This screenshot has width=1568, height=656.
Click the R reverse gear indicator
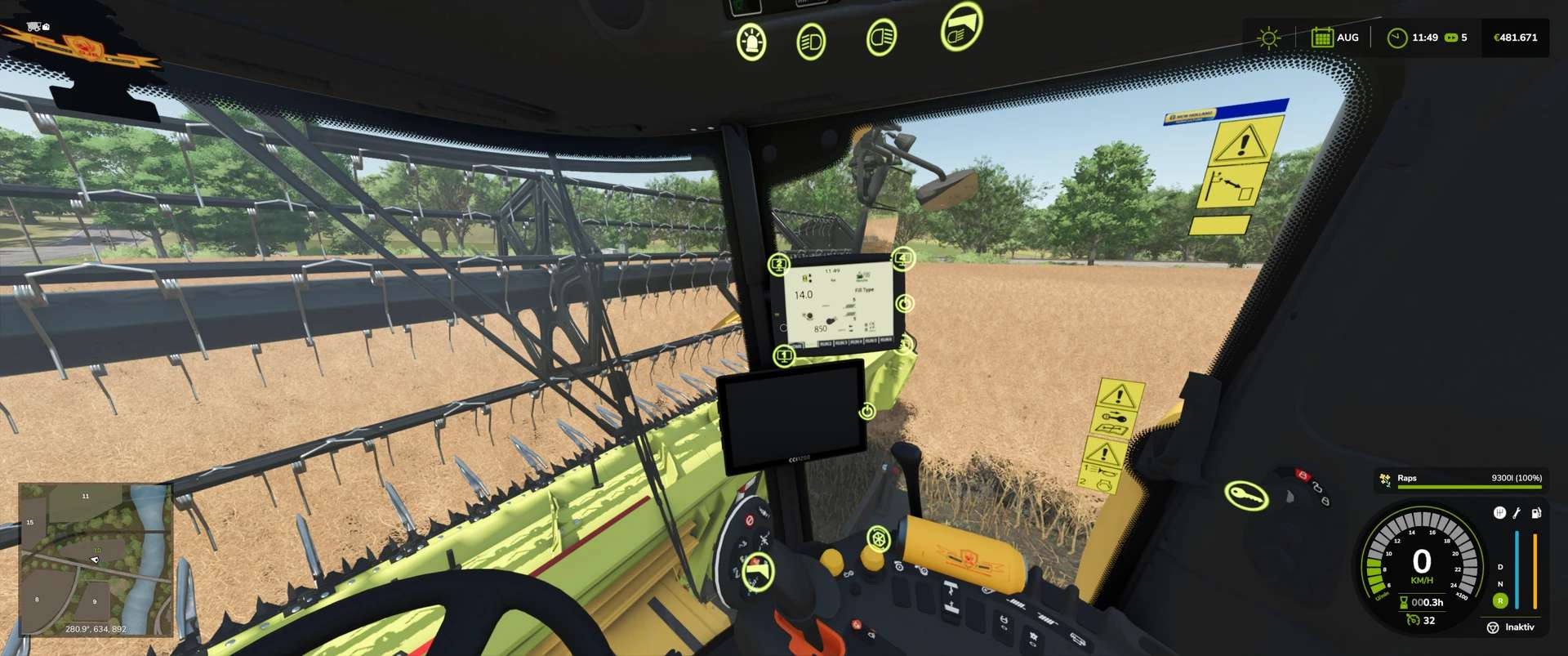[x=1500, y=601]
